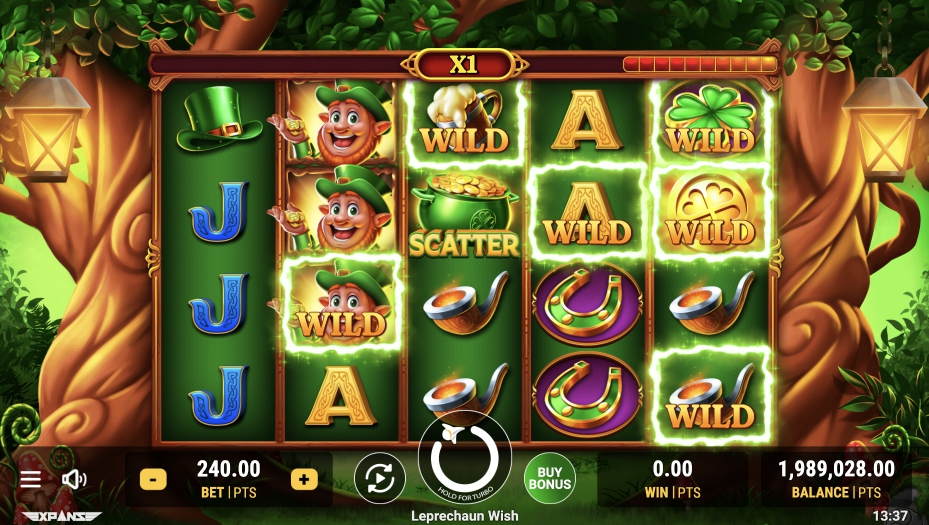Toggle the sound speaker icon
The image size is (929, 525).
(74, 479)
